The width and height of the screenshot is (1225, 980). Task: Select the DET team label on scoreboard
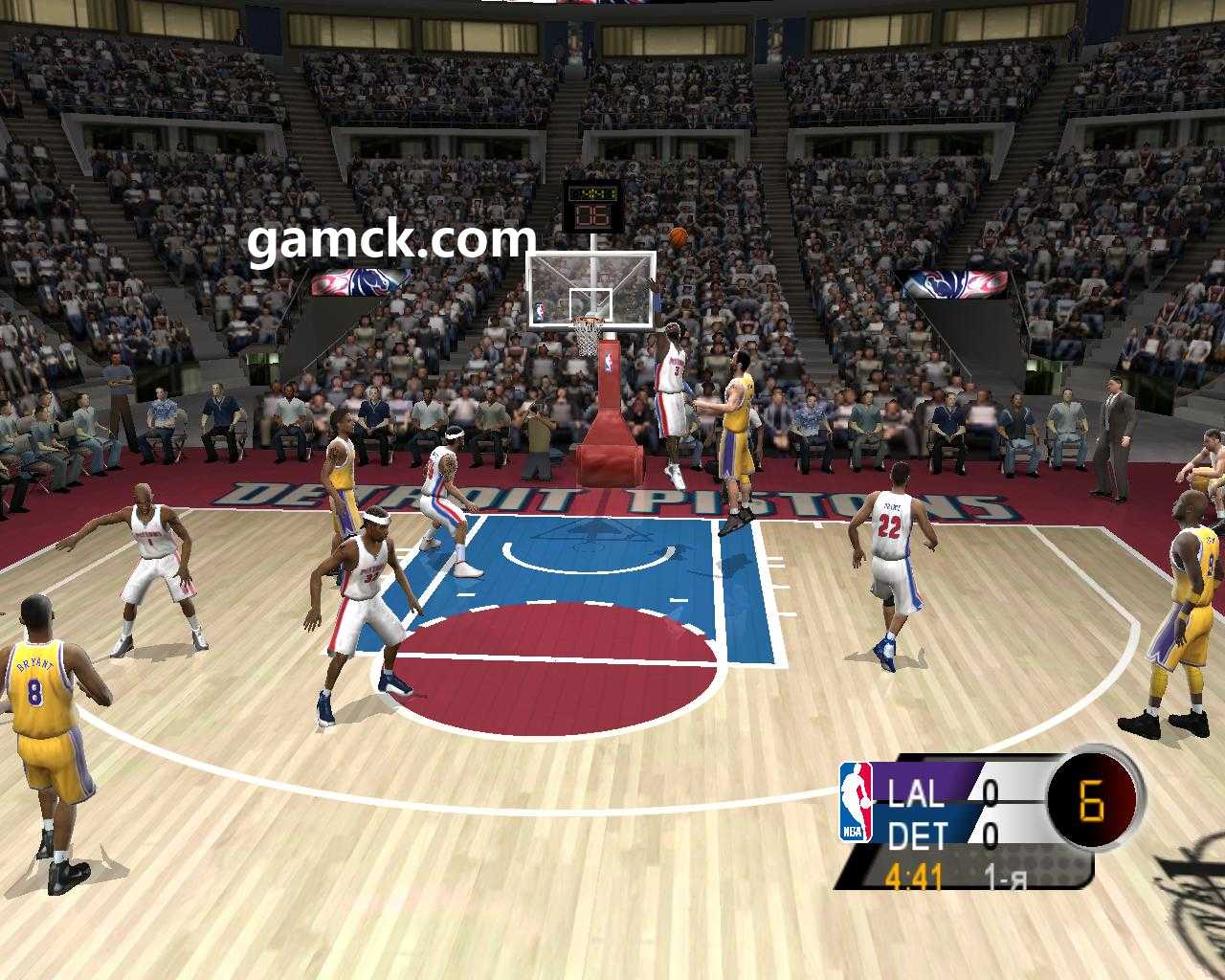pyautogui.click(x=917, y=836)
